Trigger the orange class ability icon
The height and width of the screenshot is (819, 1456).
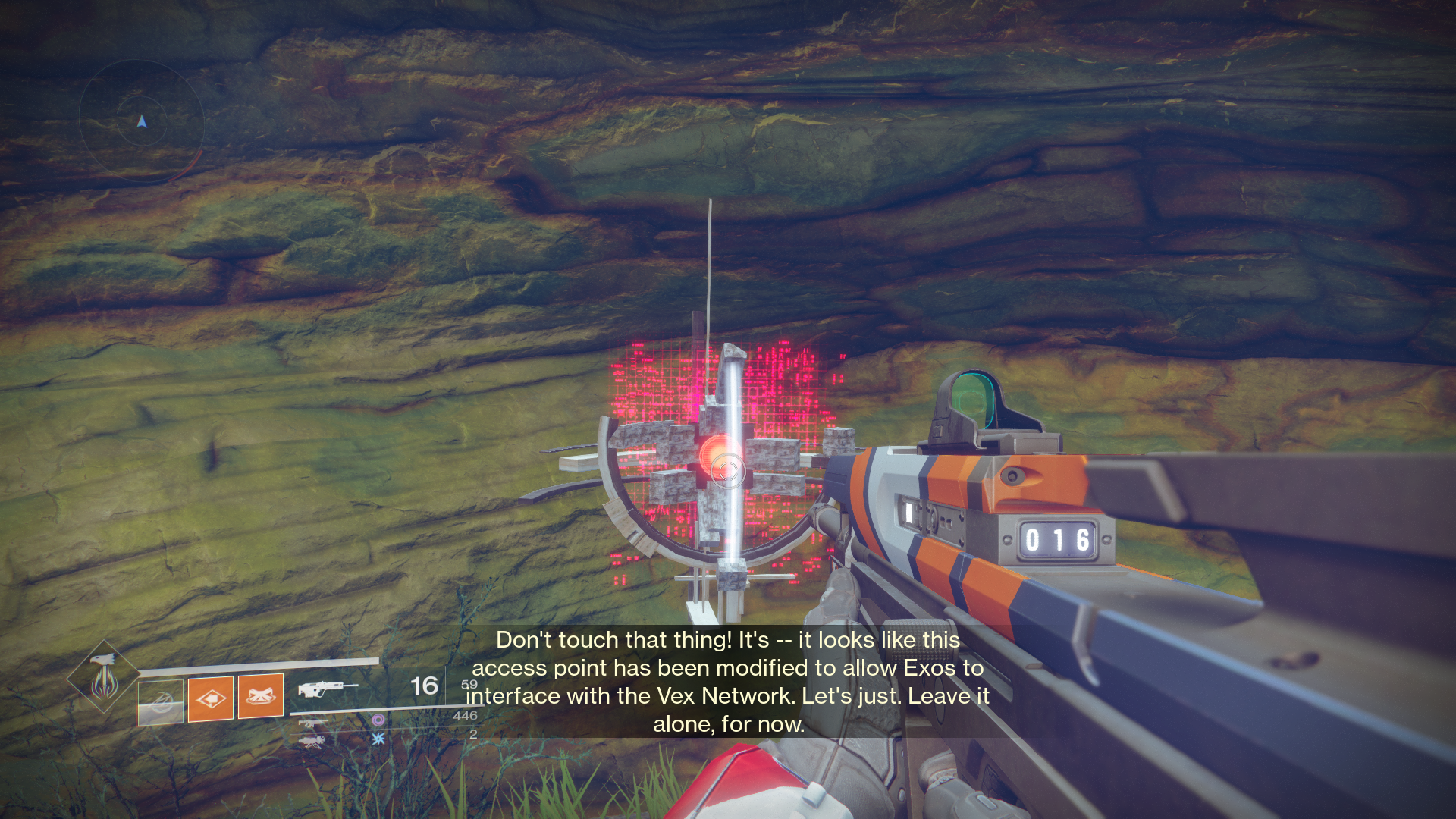tap(261, 695)
